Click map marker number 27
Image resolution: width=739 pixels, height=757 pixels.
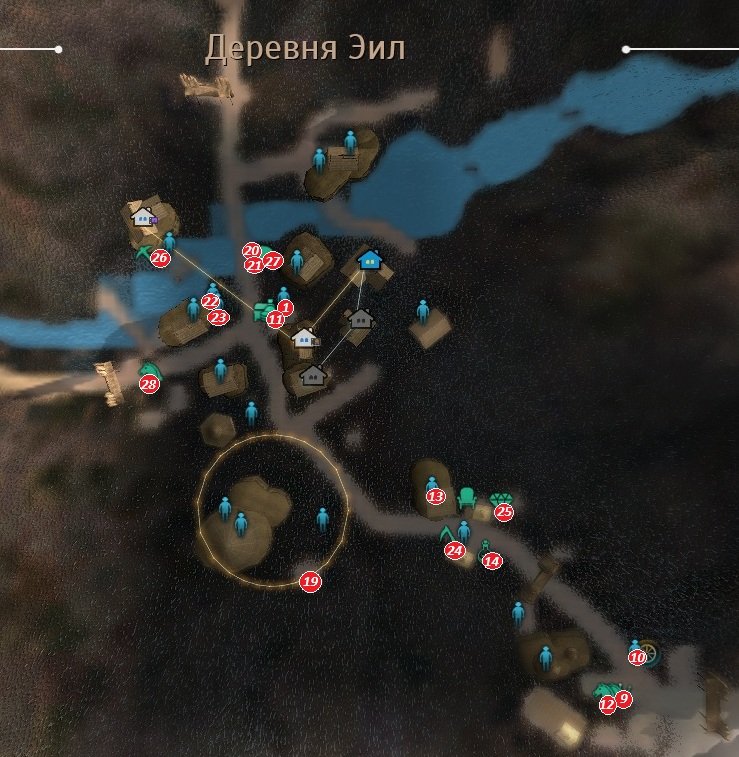coord(274,262)
